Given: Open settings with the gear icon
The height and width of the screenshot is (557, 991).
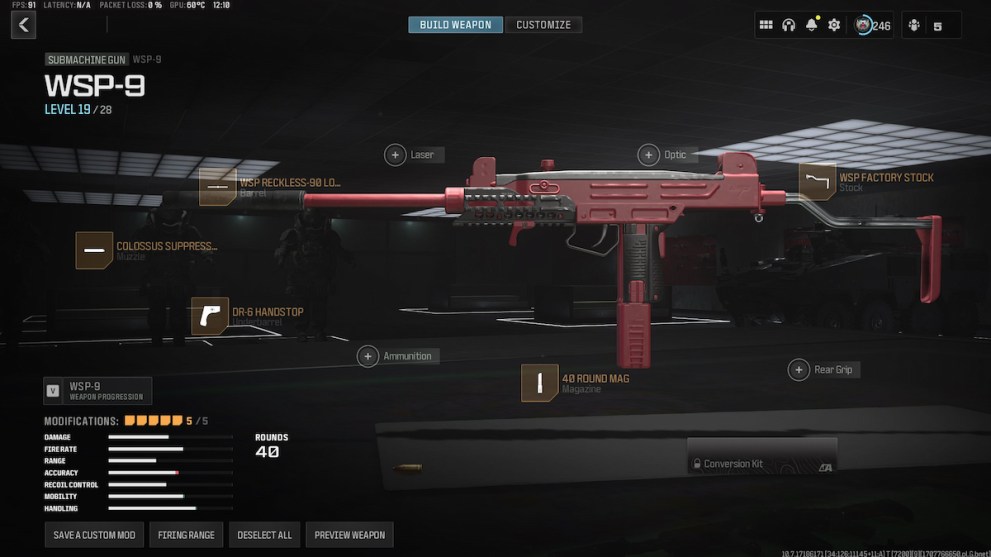Looking at the screenshot, I should [x=834, y=25].
